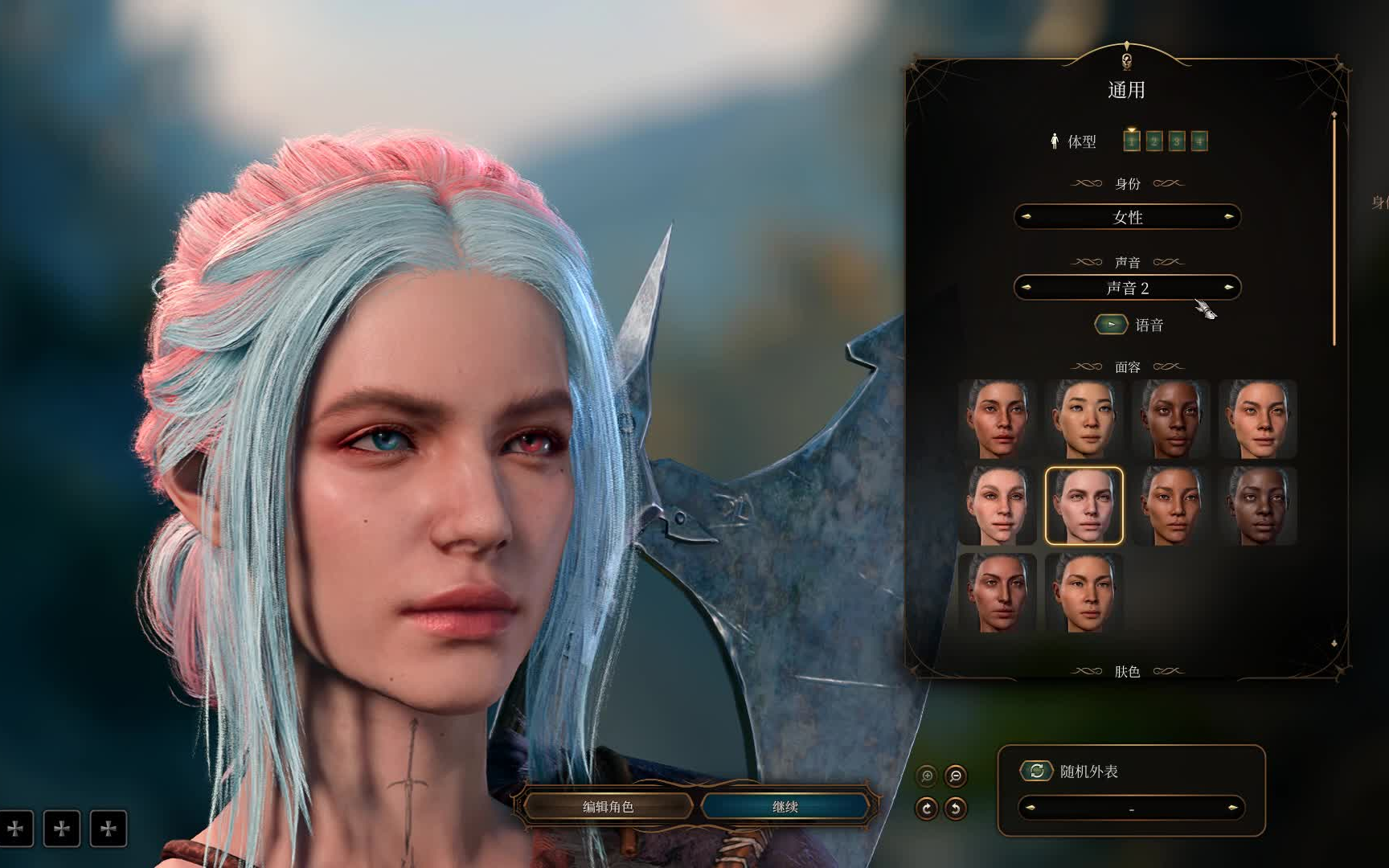Zoom in the character camera
Screen dimensions: 1389x868
(x=927, y=776)
